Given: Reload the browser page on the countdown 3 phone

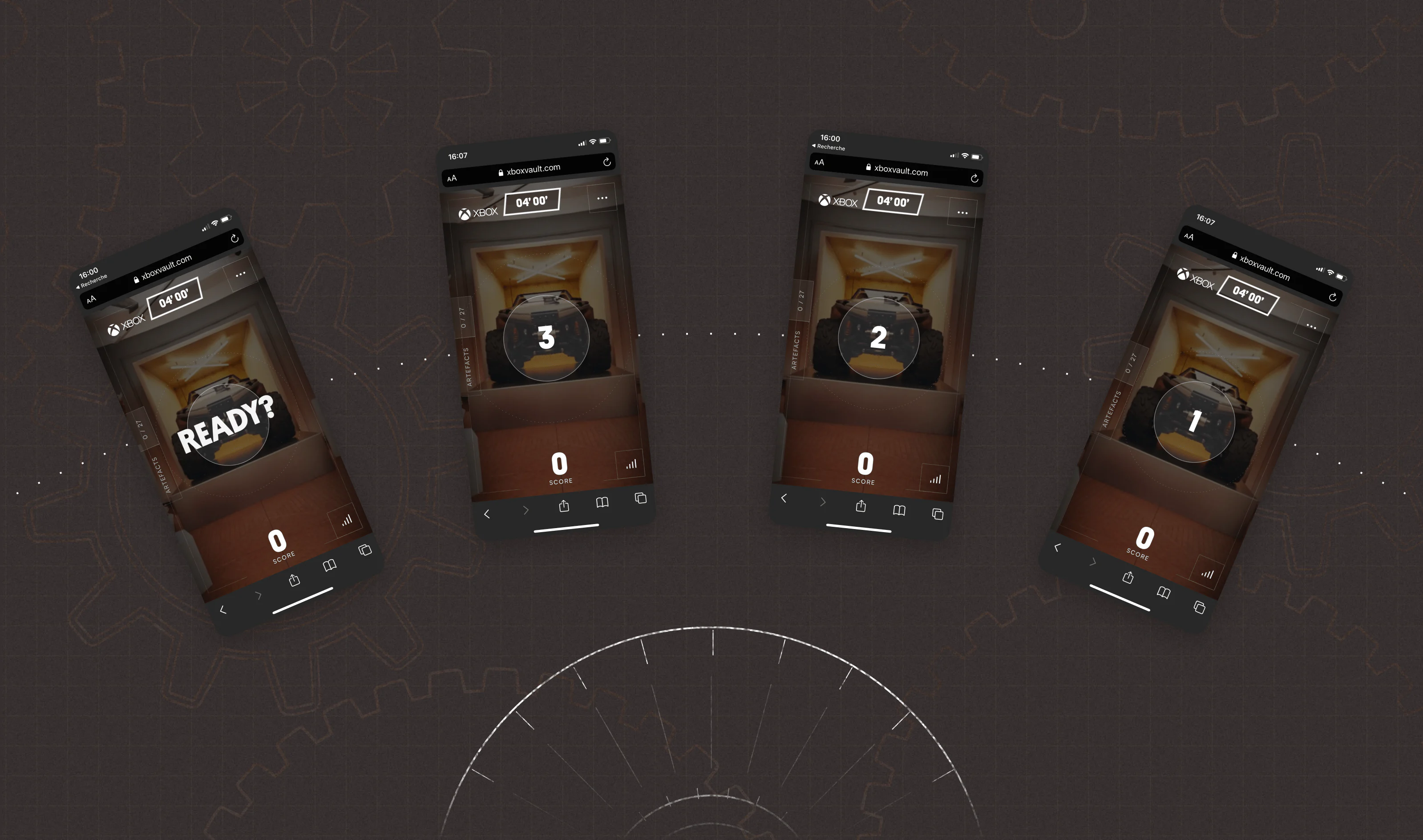Looking at the screenshot, I should coord(607,162).
